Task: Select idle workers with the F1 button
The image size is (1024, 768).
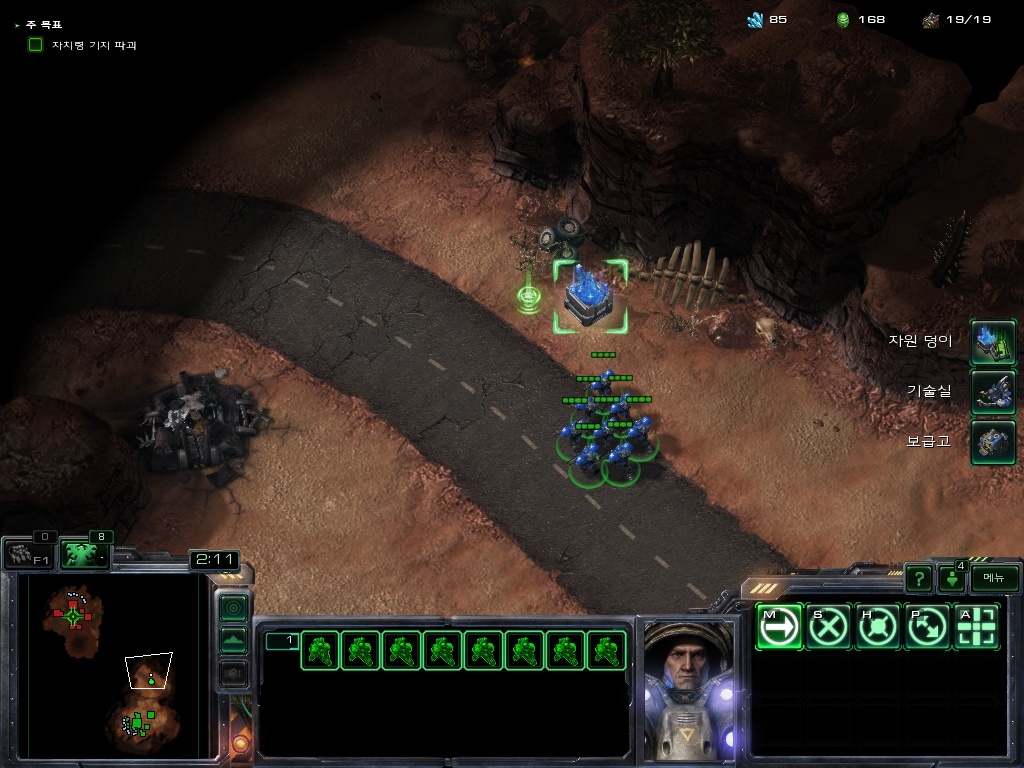Action: tap(28, 555)
